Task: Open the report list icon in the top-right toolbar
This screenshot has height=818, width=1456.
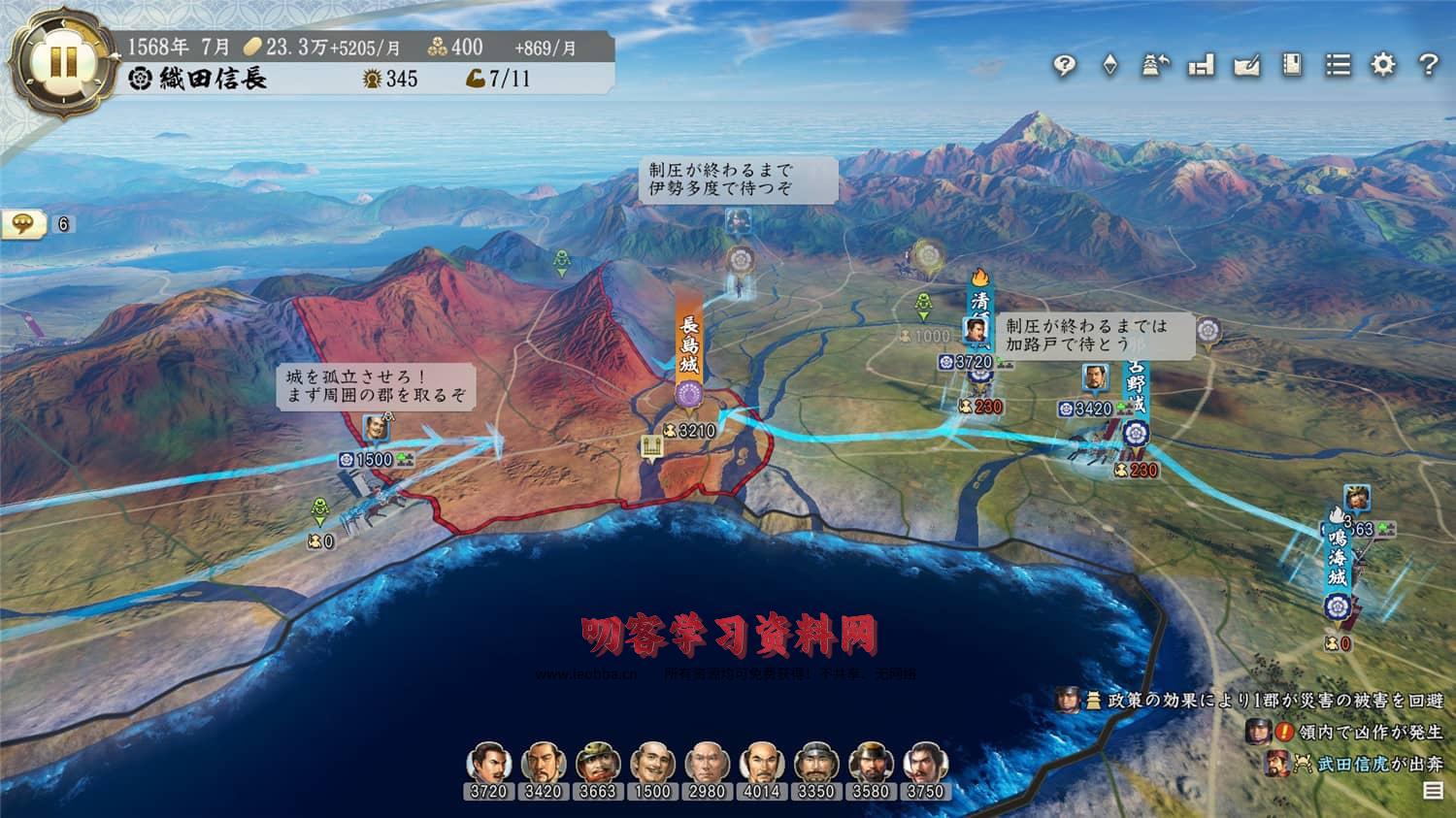Action: click(1336, 65)
